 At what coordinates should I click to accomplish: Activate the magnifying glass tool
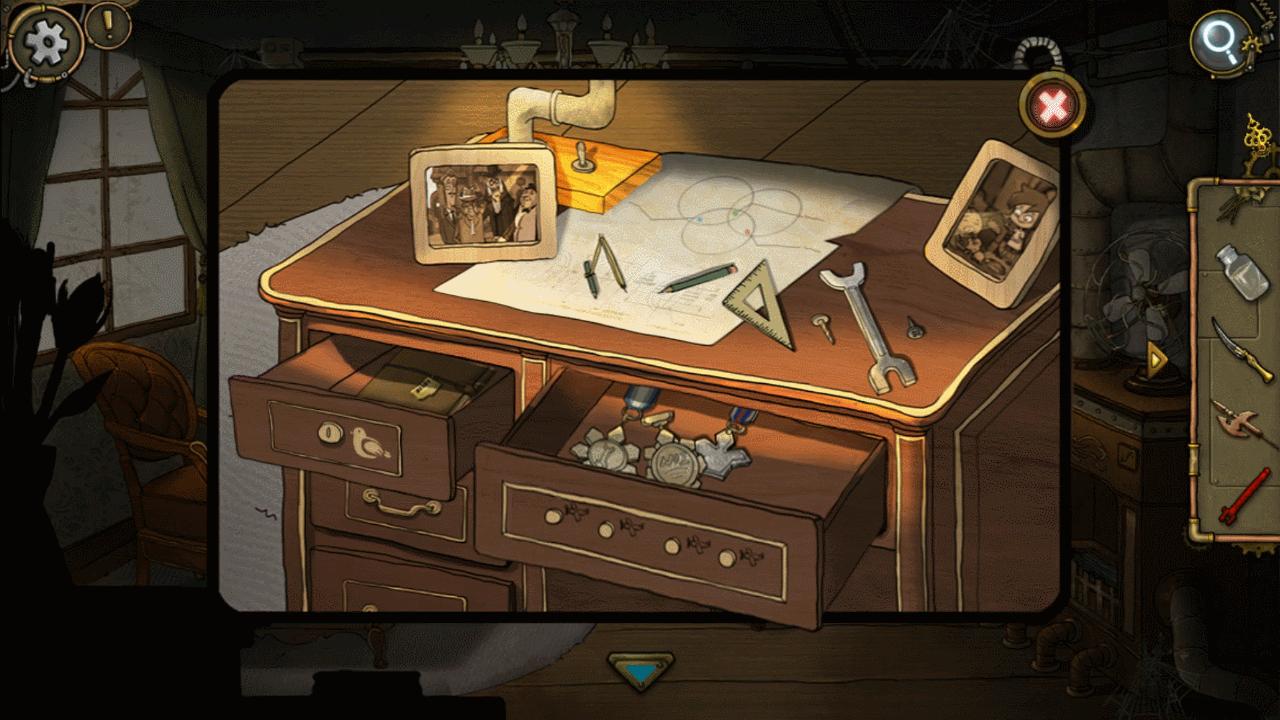click(1221, 42)
